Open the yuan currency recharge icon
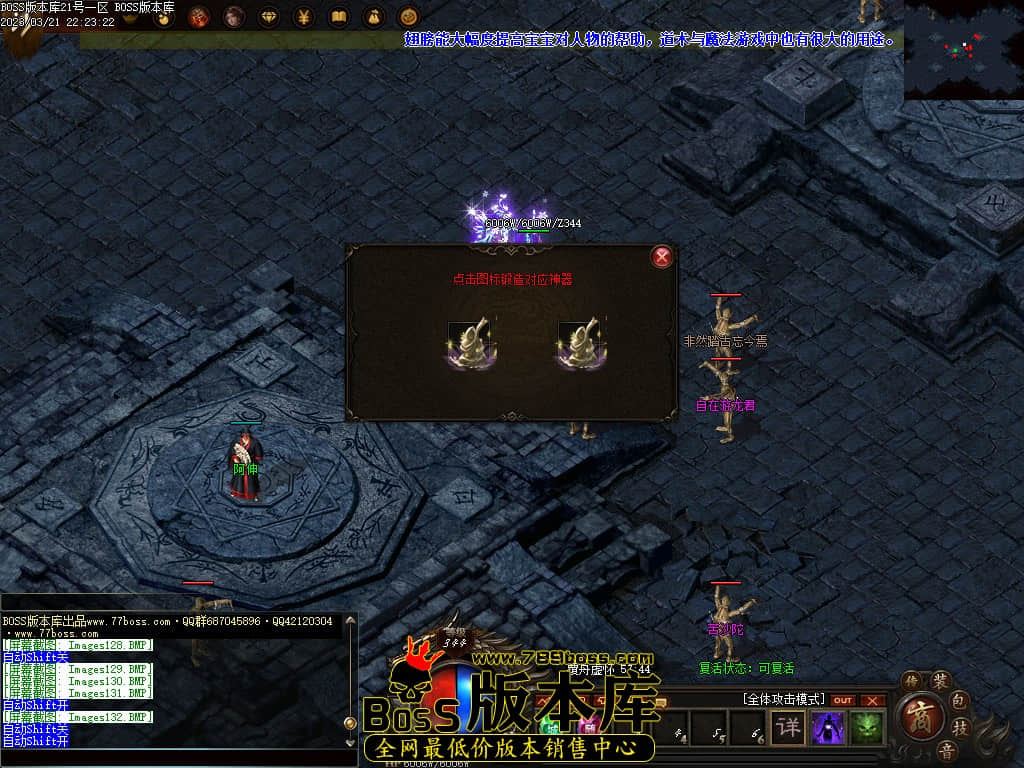This screenshot has height=768, width=1024. 304,17
